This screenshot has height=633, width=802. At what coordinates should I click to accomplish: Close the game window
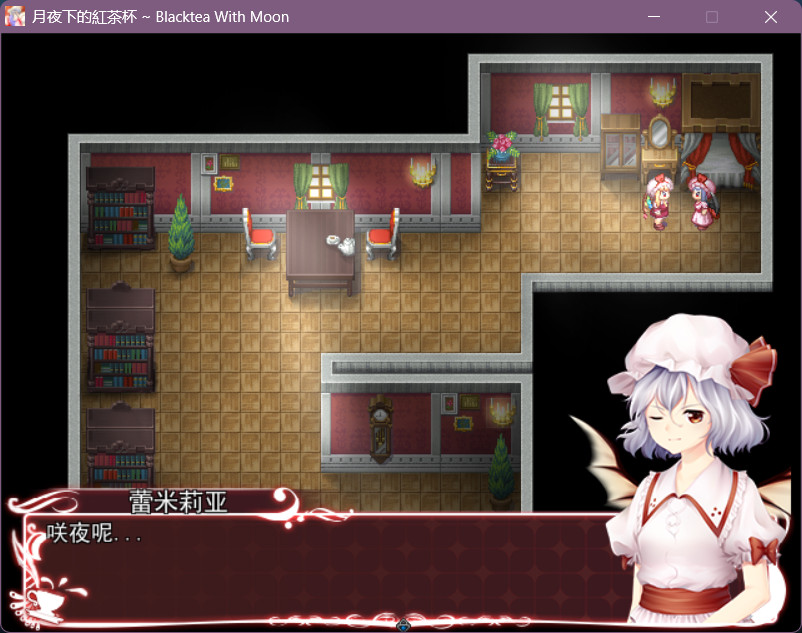[770, 17]
